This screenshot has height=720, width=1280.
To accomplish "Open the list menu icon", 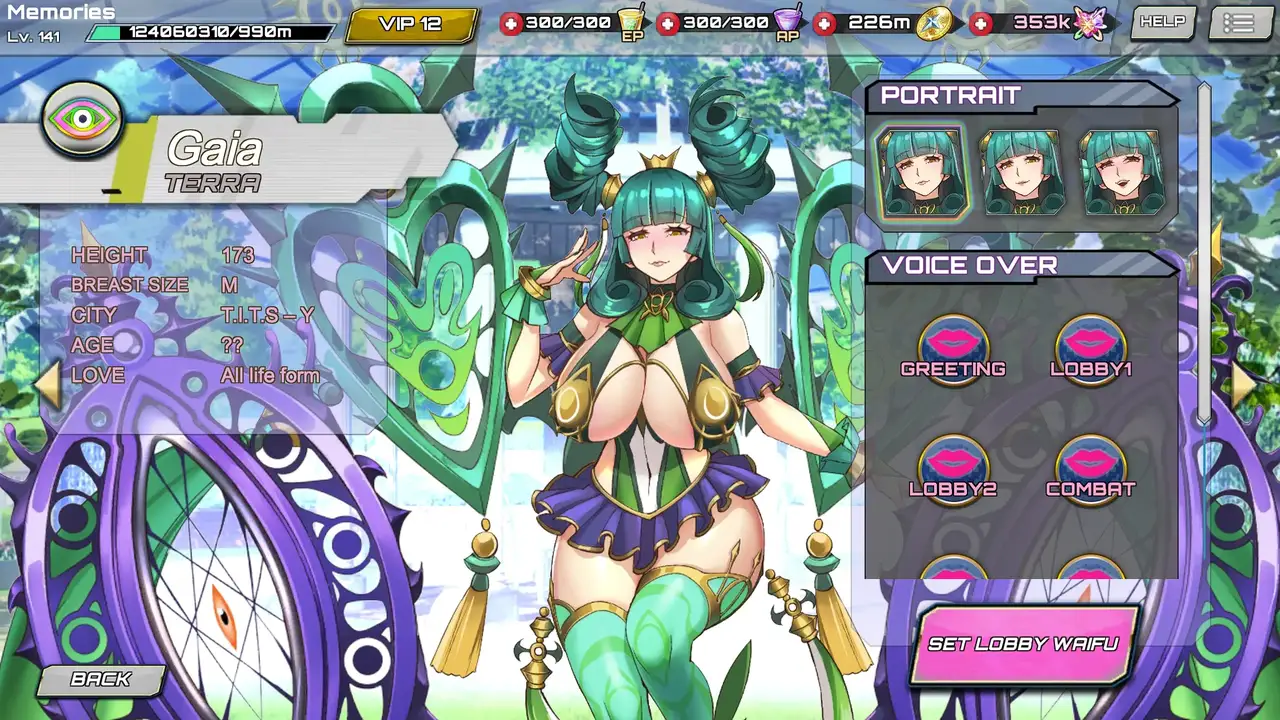I will (x=1239, y=22).
